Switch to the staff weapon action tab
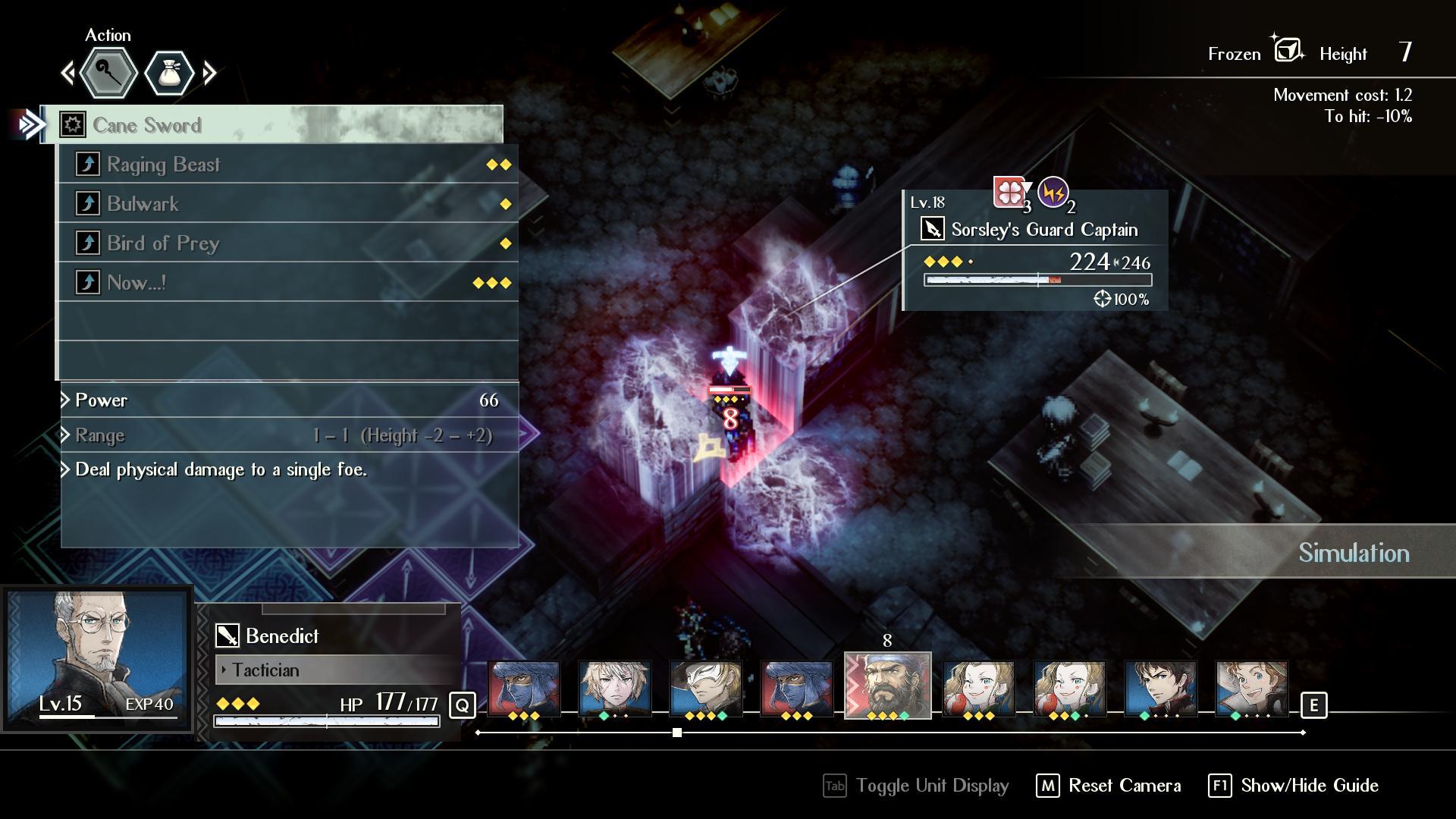 pyautogui.click(x=108, y=74)
